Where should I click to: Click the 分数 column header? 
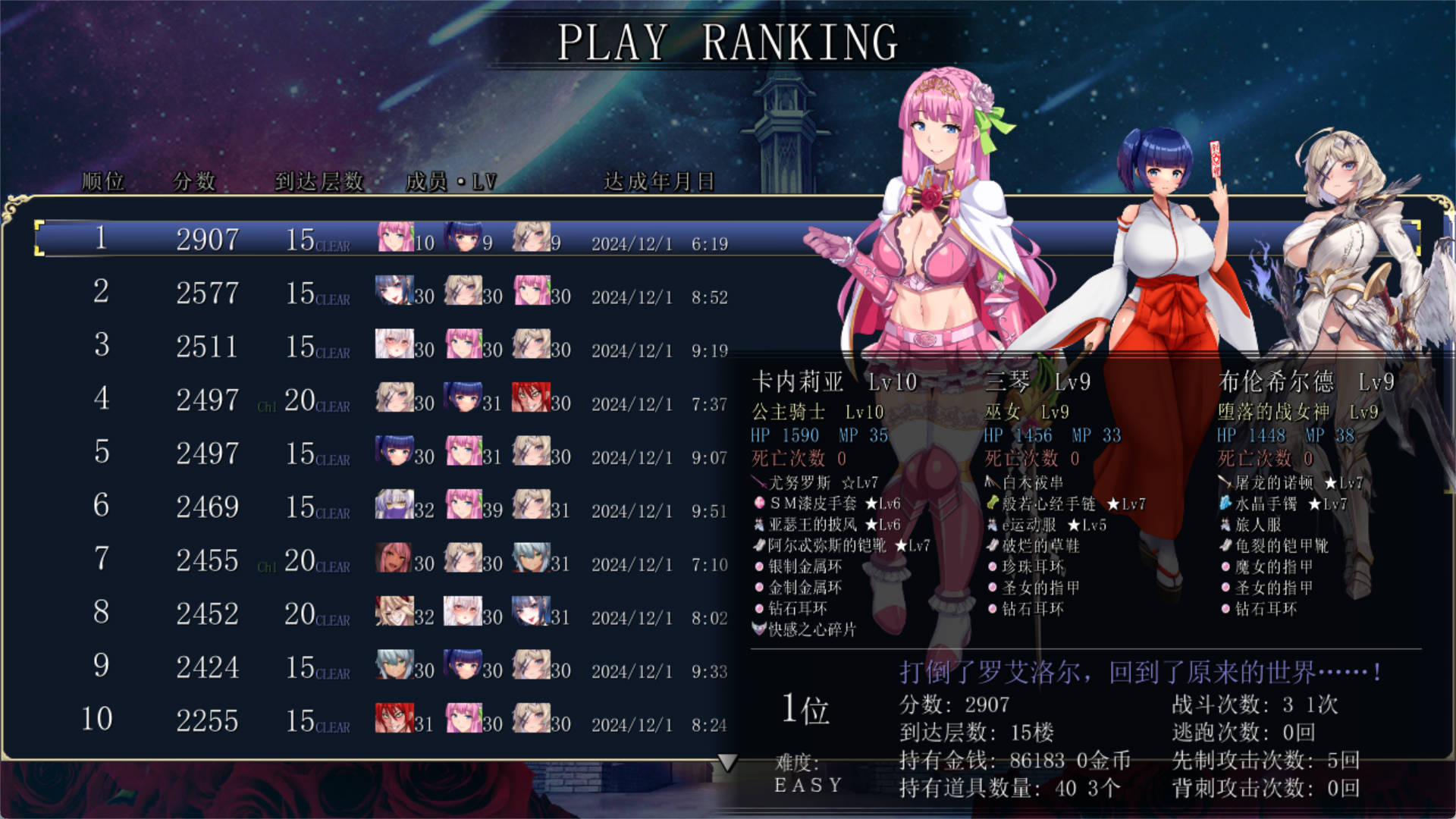click(x=196, y=182)
